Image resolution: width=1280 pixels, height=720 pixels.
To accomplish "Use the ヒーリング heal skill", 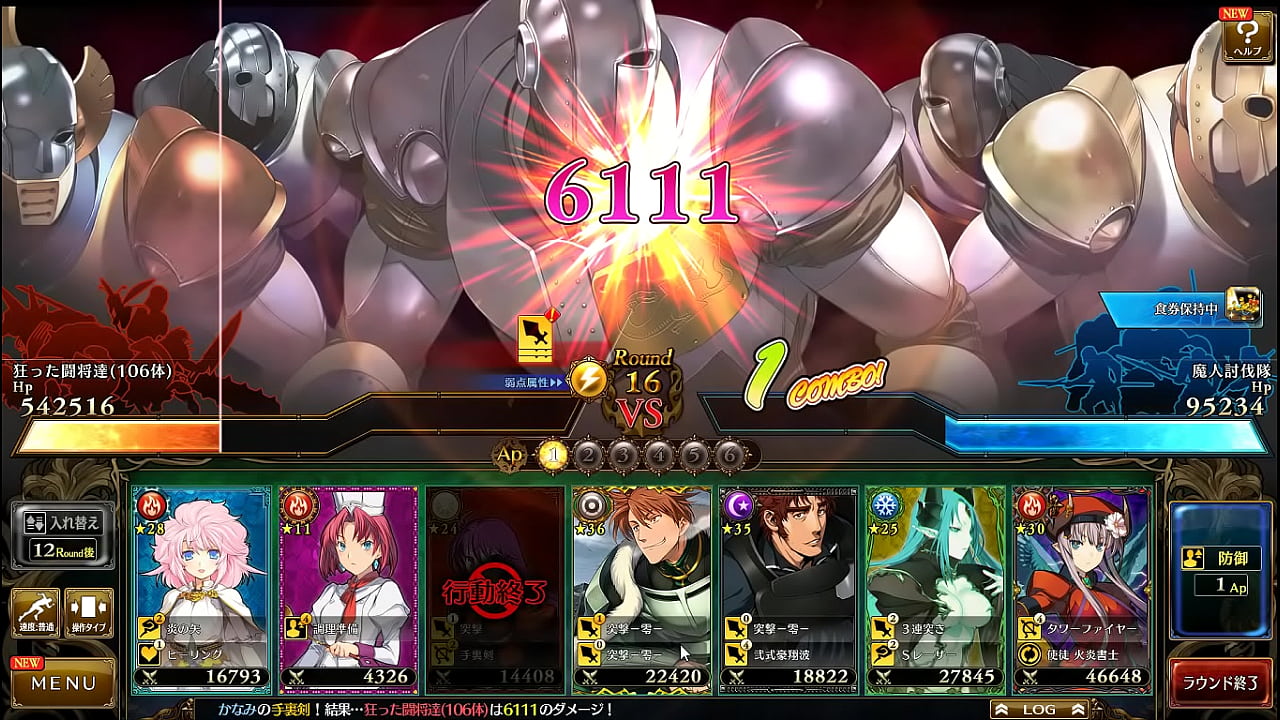I will (x=200, y=654).
